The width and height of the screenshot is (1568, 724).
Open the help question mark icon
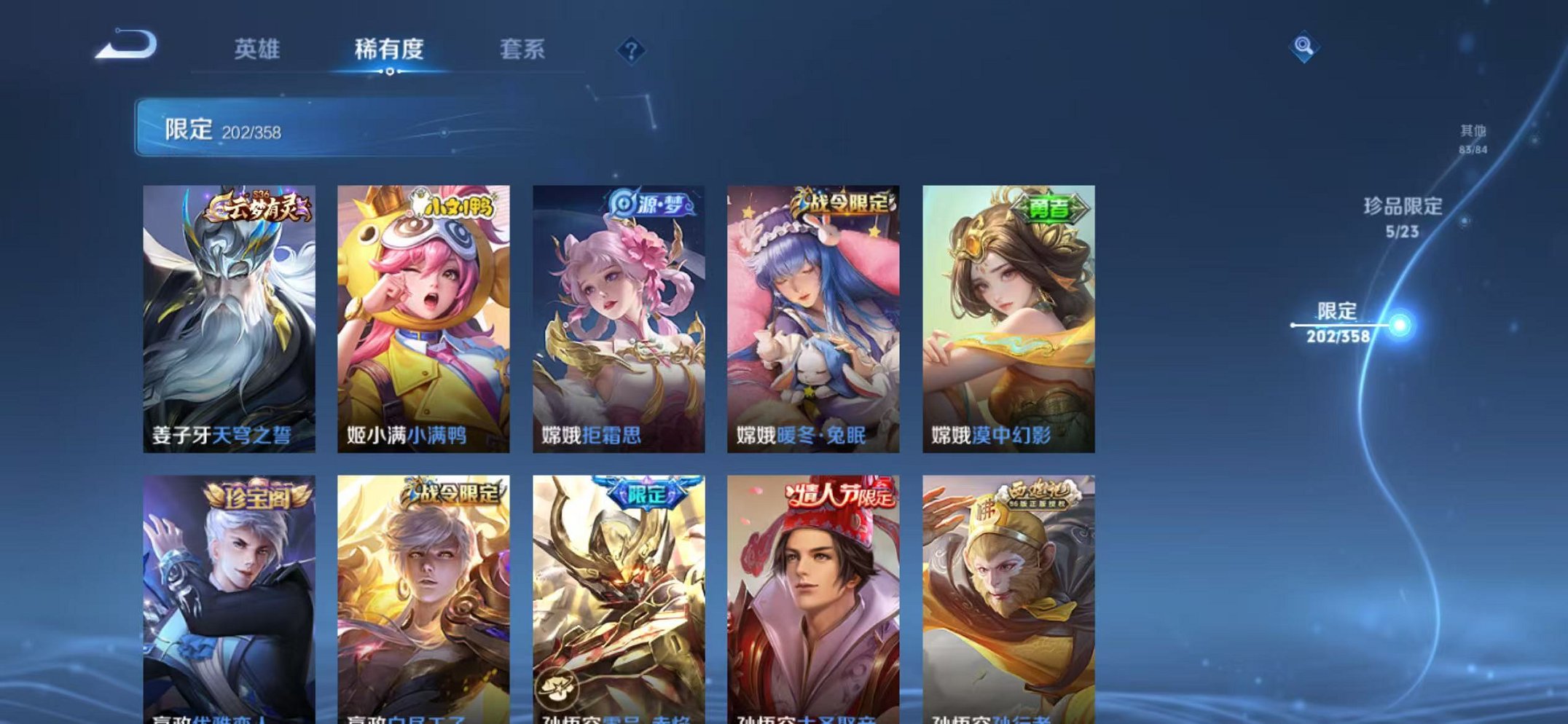[x=631, y=50]
